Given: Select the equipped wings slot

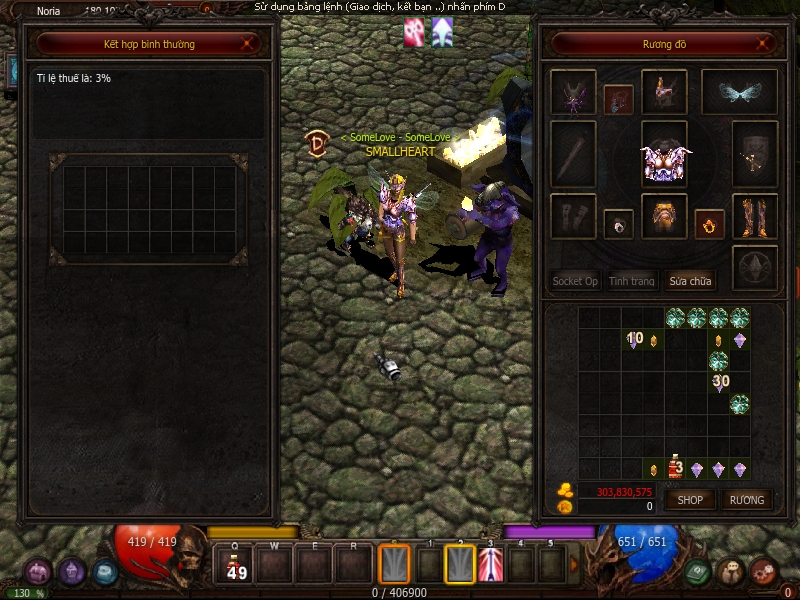Looking at the screenshot, I should point(739,93).
